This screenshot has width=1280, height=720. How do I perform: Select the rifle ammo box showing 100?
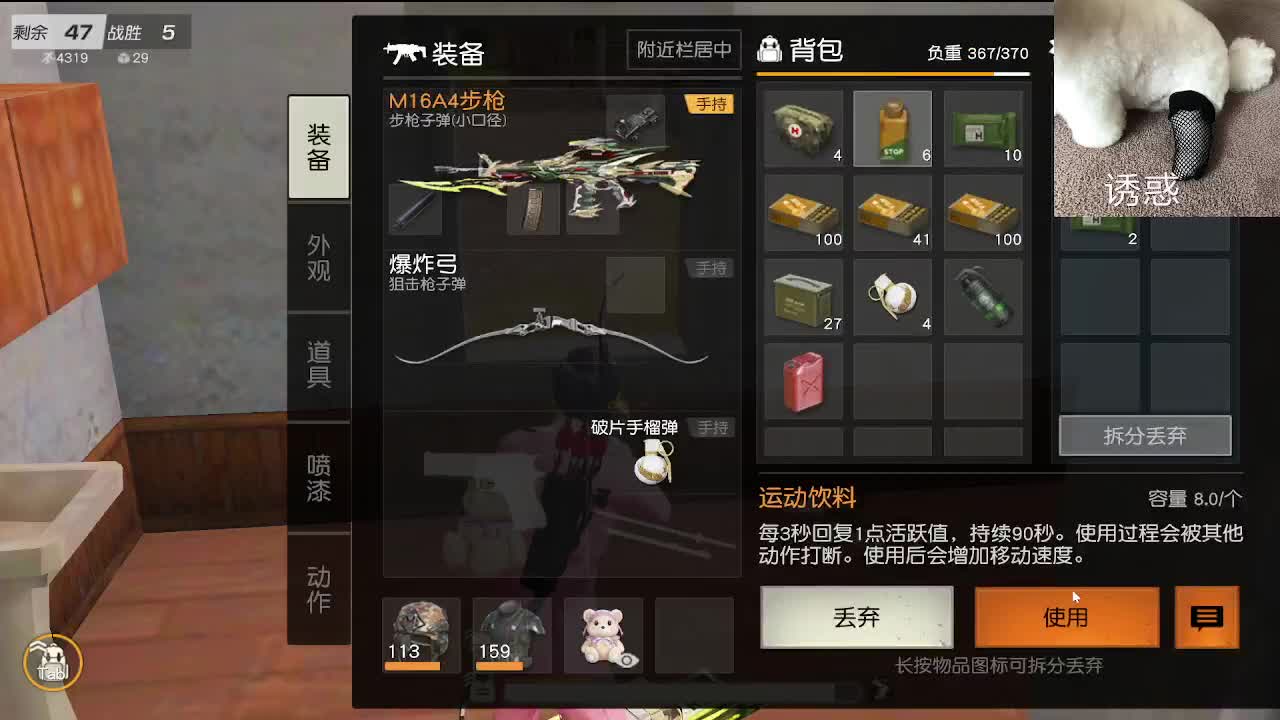tap(803, 212)
